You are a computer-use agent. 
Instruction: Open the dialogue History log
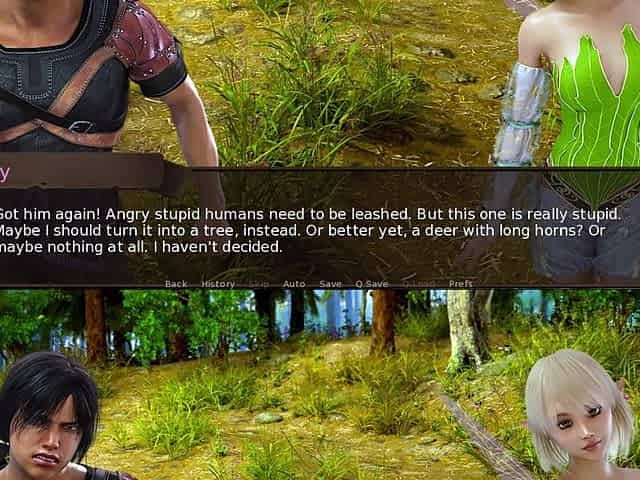point(218,284)
